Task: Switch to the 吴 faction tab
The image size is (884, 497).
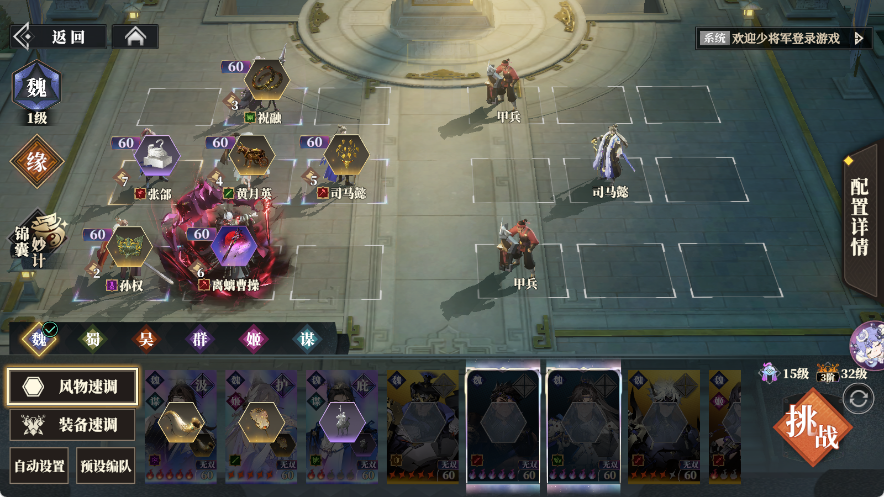Action: [145, 338]
